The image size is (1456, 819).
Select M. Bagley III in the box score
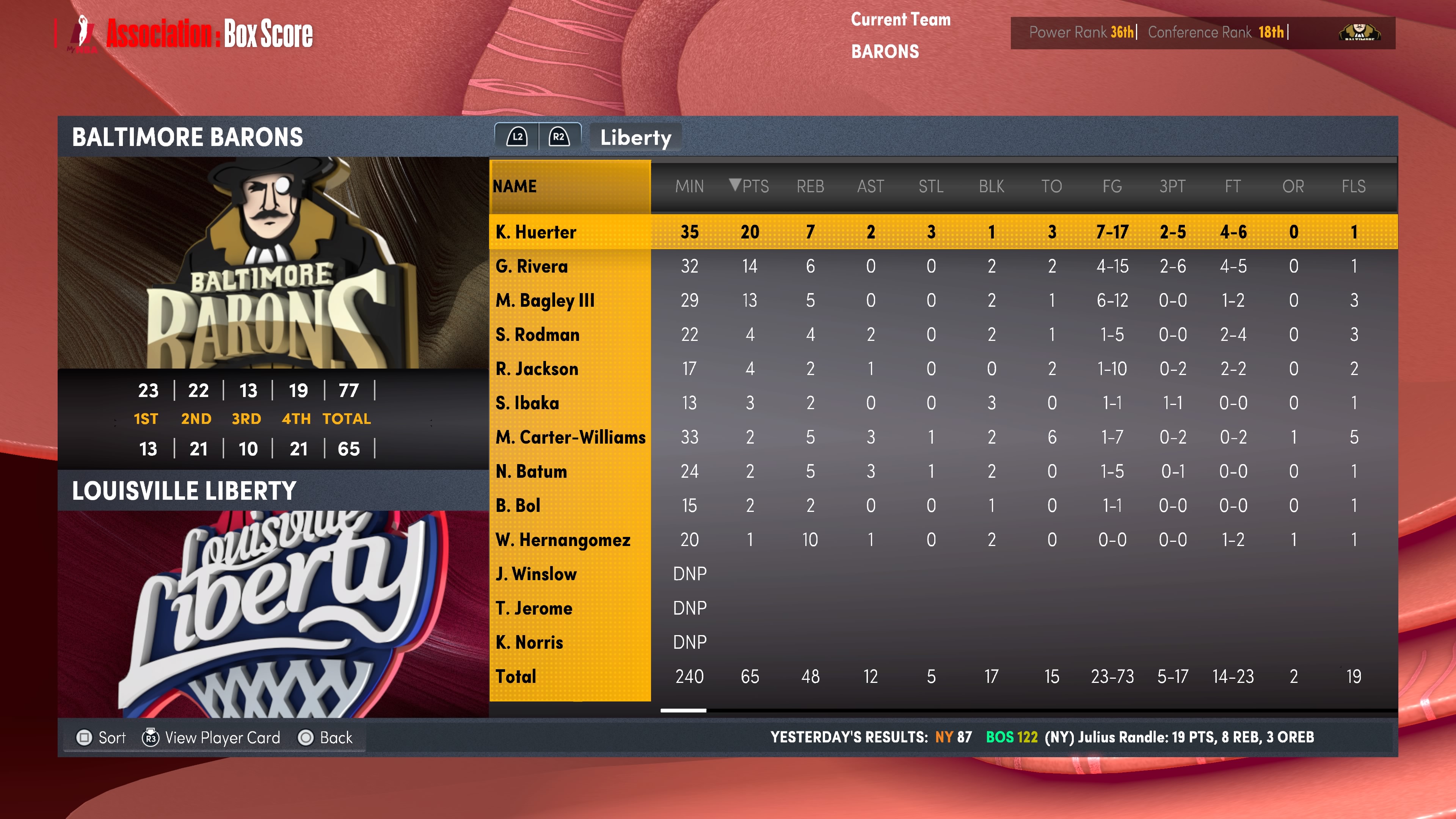click(545, 300)
